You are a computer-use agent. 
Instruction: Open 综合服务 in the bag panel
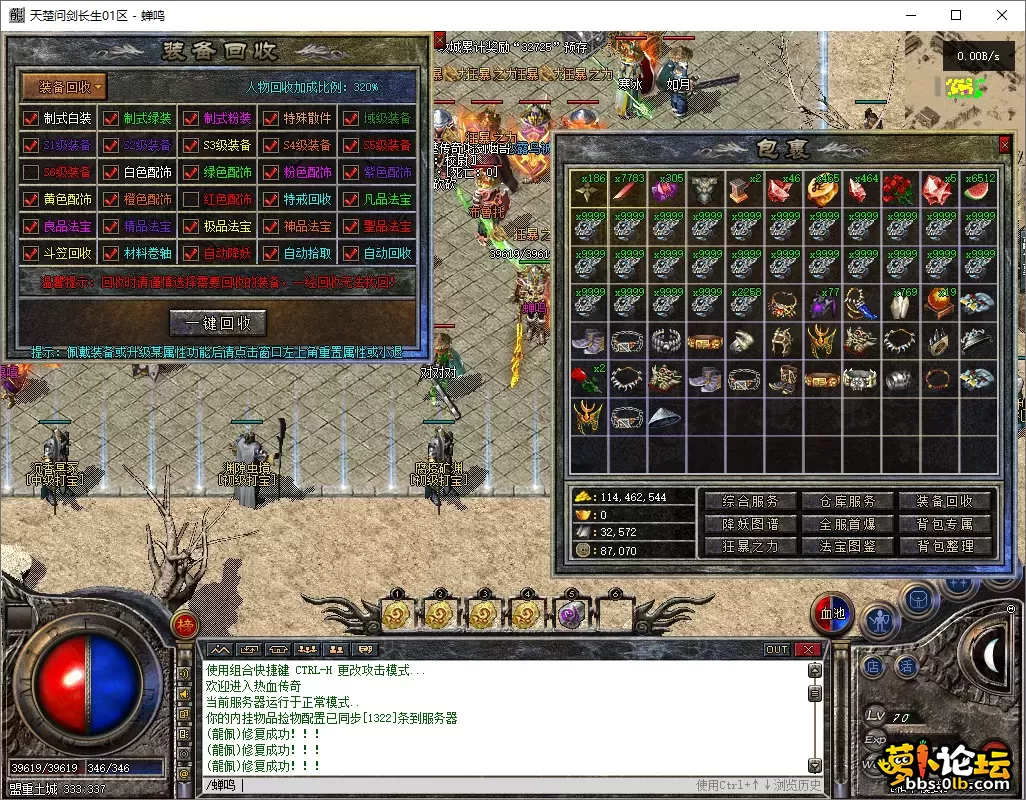750,501
